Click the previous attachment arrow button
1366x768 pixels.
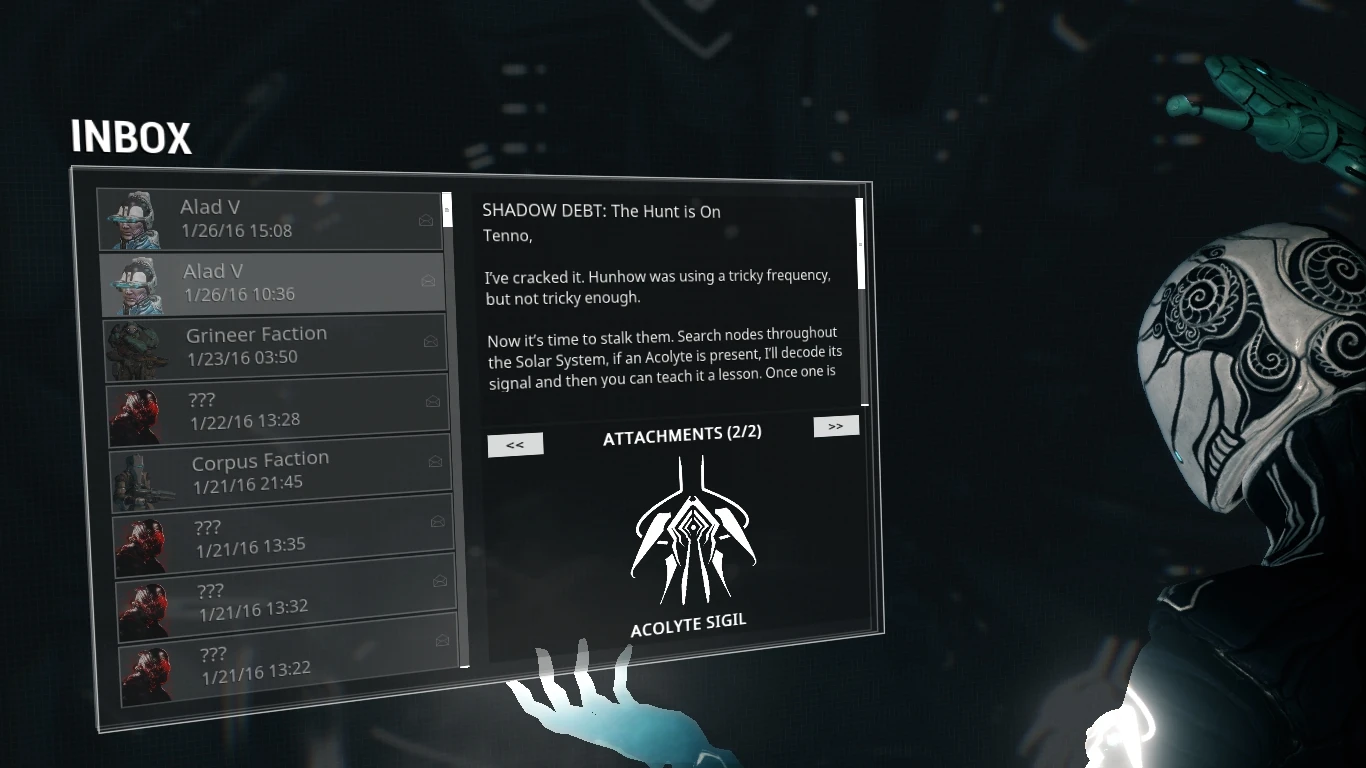515,444
